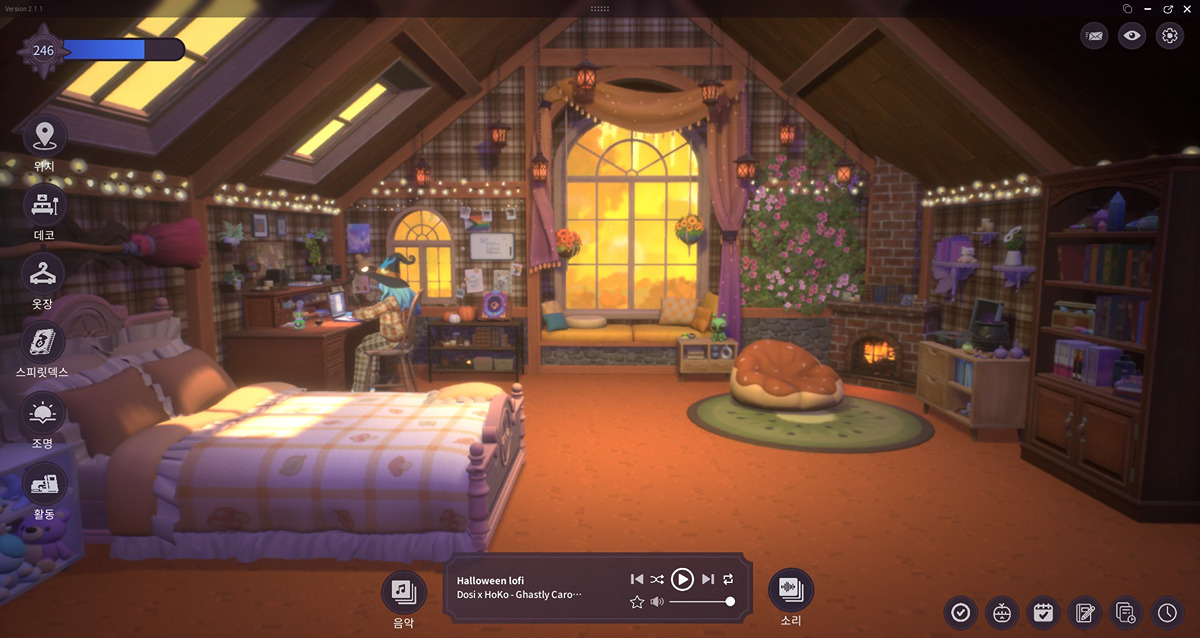Open the 위치 location menu
This screenshot has width=1200, height=638.
(44, 136)
